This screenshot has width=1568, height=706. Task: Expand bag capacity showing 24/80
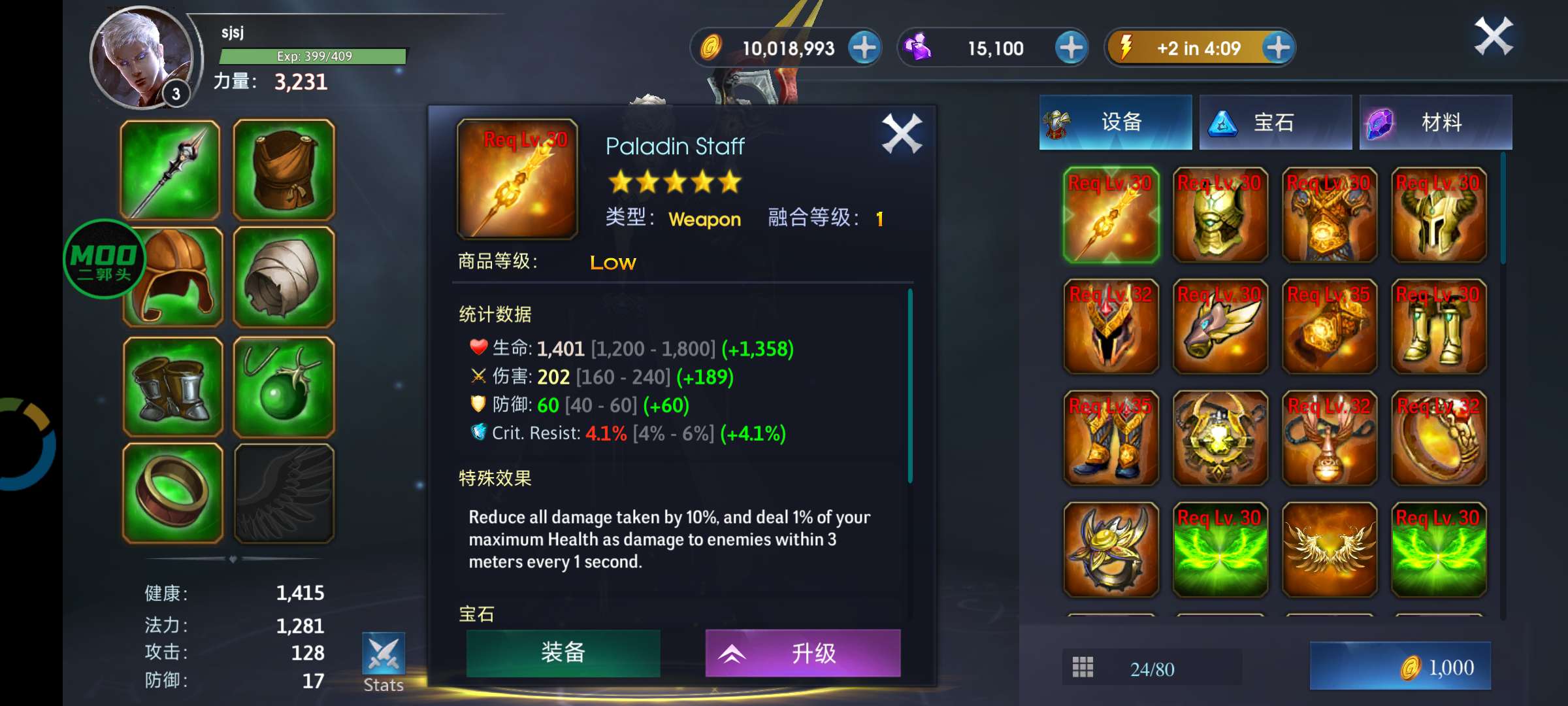[1151, 668]
